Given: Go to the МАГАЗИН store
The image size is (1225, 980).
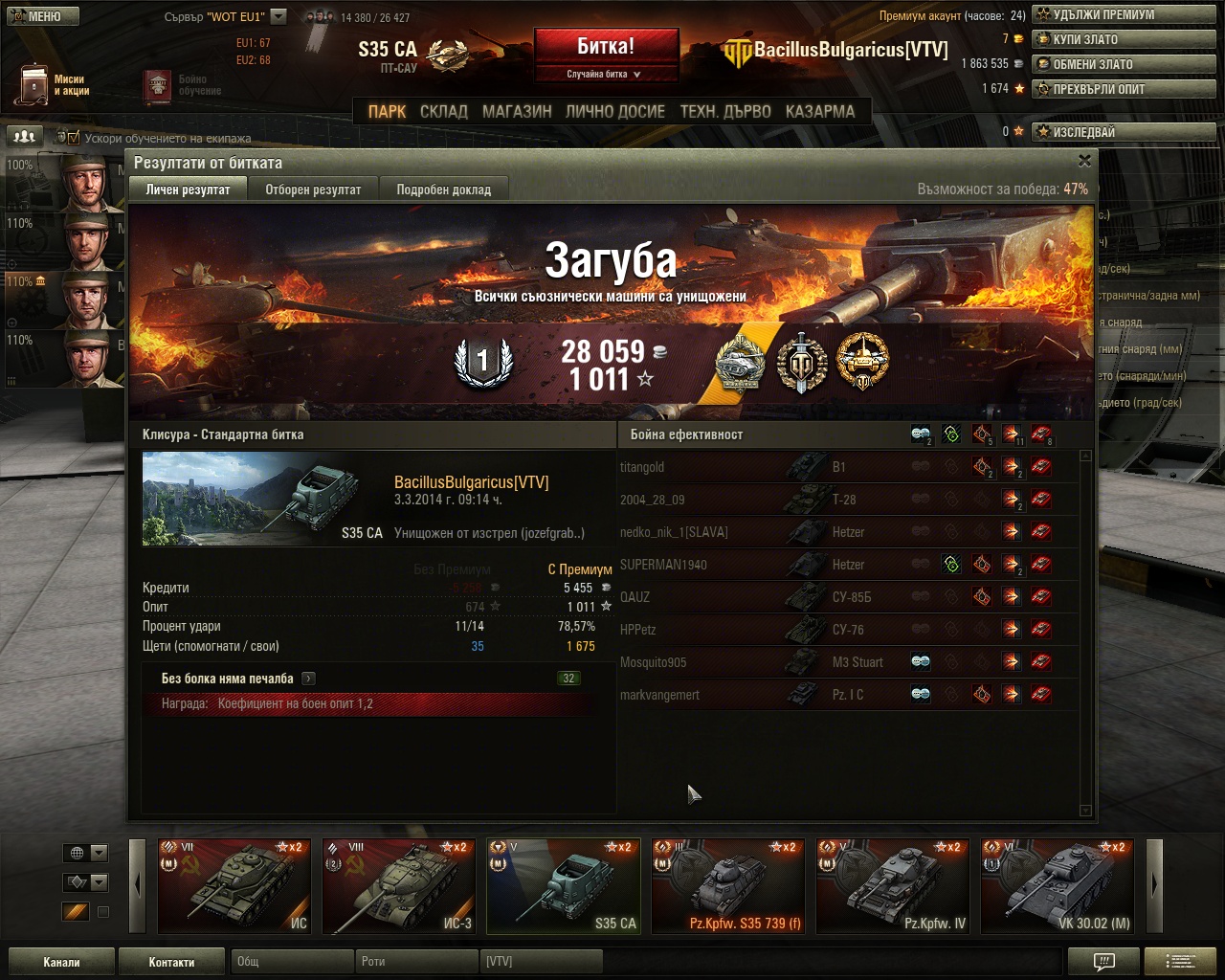Looking at the screenshot, I should [x=517, y=111].
